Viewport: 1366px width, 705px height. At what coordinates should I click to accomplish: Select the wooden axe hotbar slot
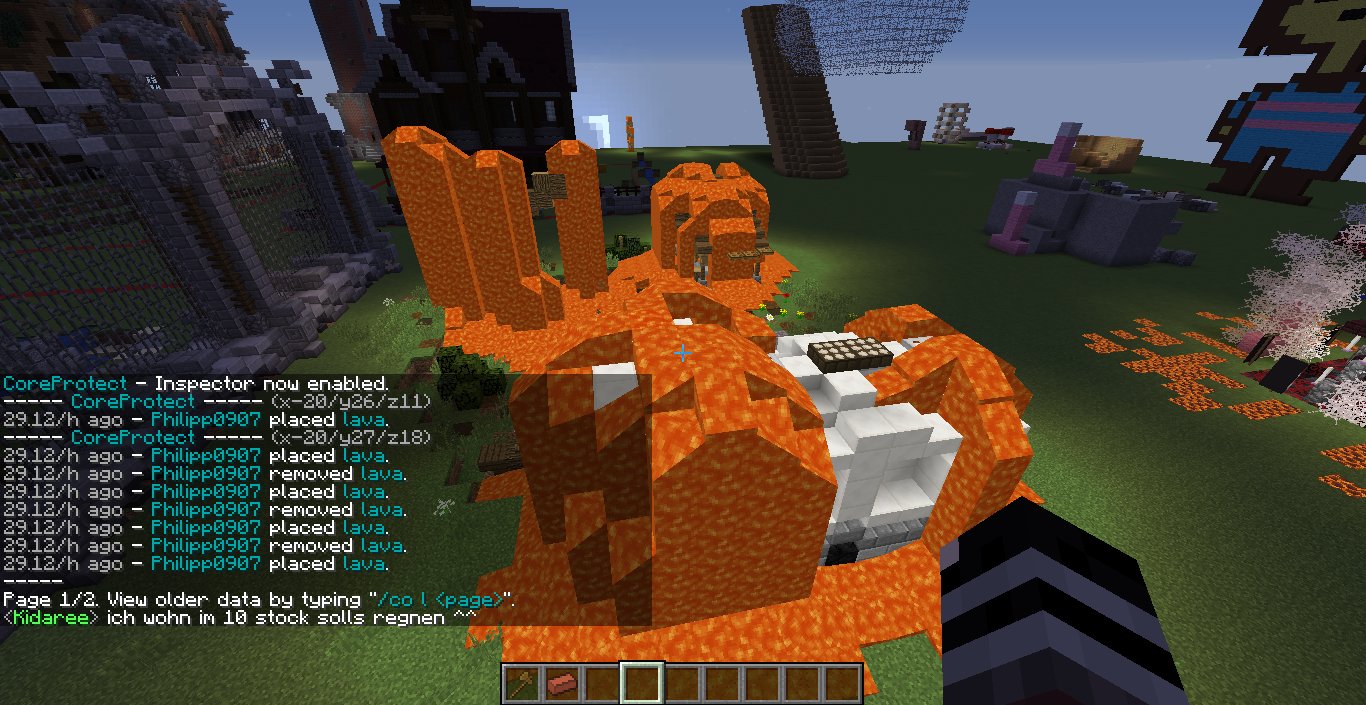tap(520, 684)
